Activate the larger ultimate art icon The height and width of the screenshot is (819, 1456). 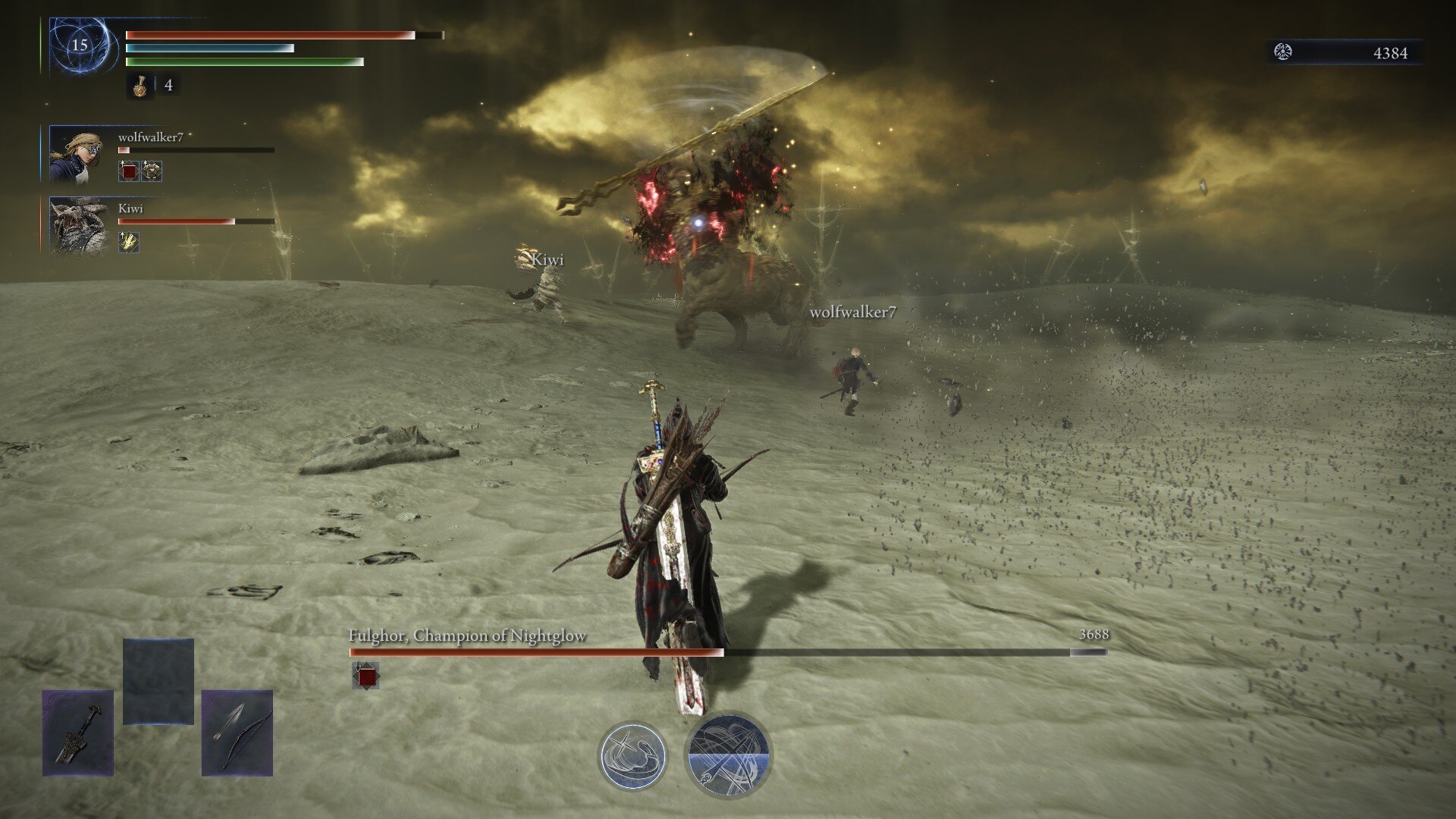pyautogui.click(x=727, y=755)
